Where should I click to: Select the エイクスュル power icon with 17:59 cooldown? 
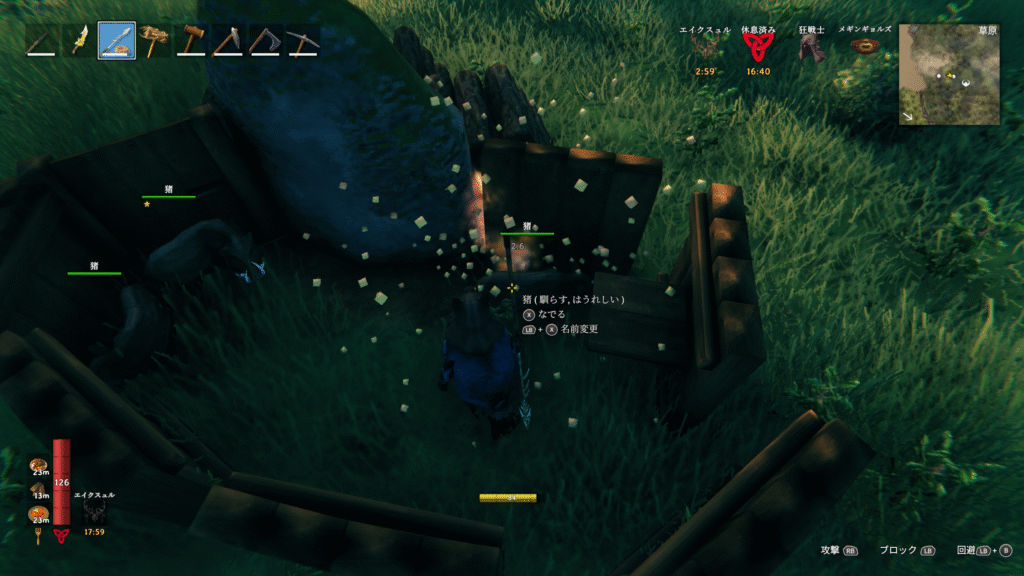96,511
